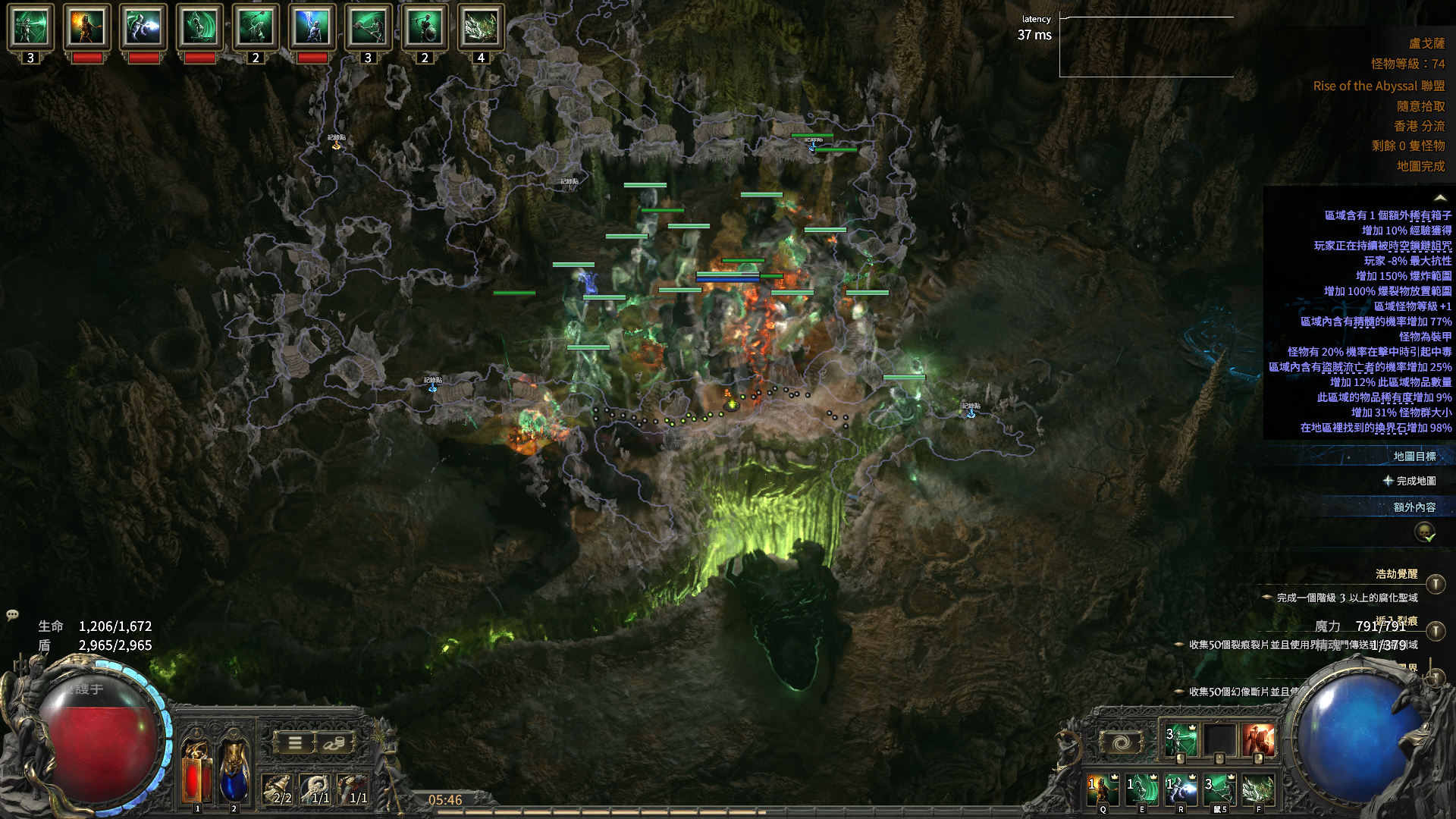Open the chat speech bubble icon
This screenshot has height=819, width=1456.
[x=12, y=615]
